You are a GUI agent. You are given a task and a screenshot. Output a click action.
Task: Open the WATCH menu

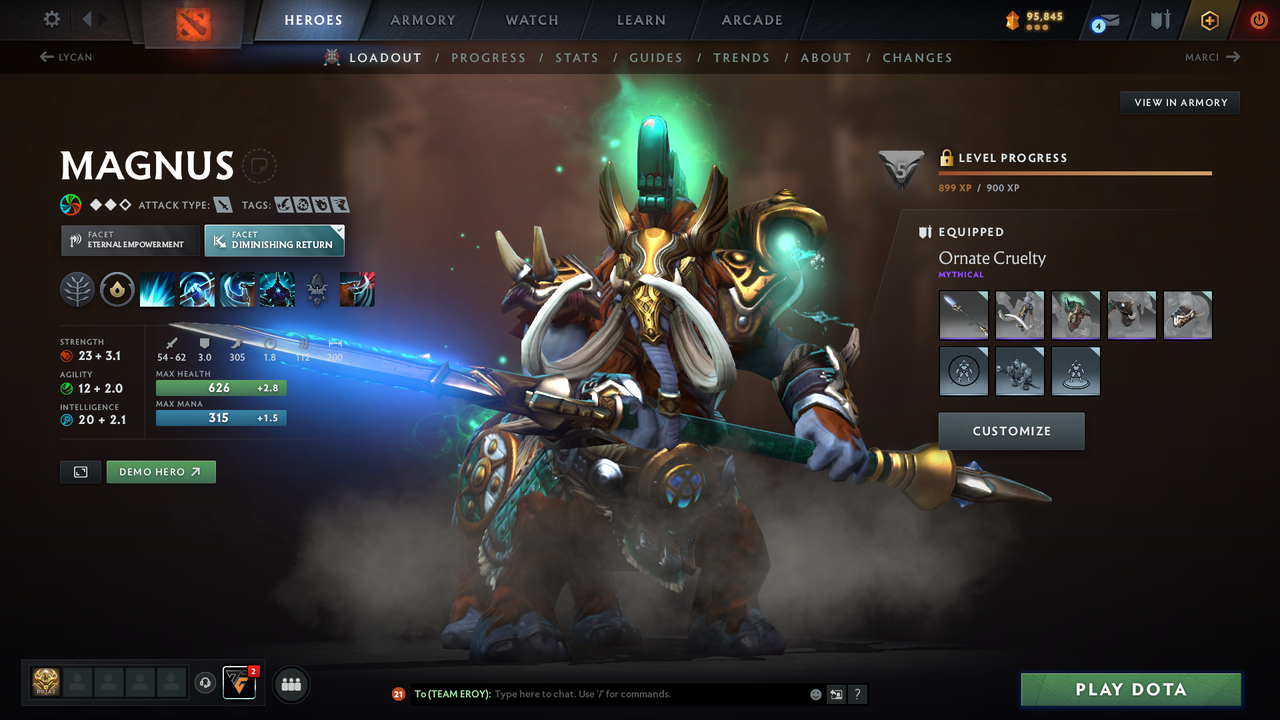[x=531, y=20]
